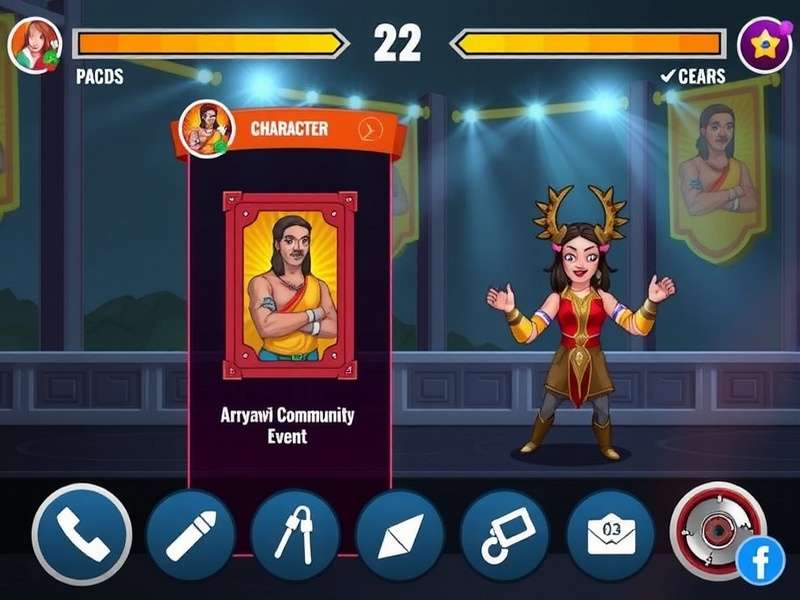This screenshot has height=600, width=800.
Task: Click the red spinning disc button
Action: pos(716,530)
